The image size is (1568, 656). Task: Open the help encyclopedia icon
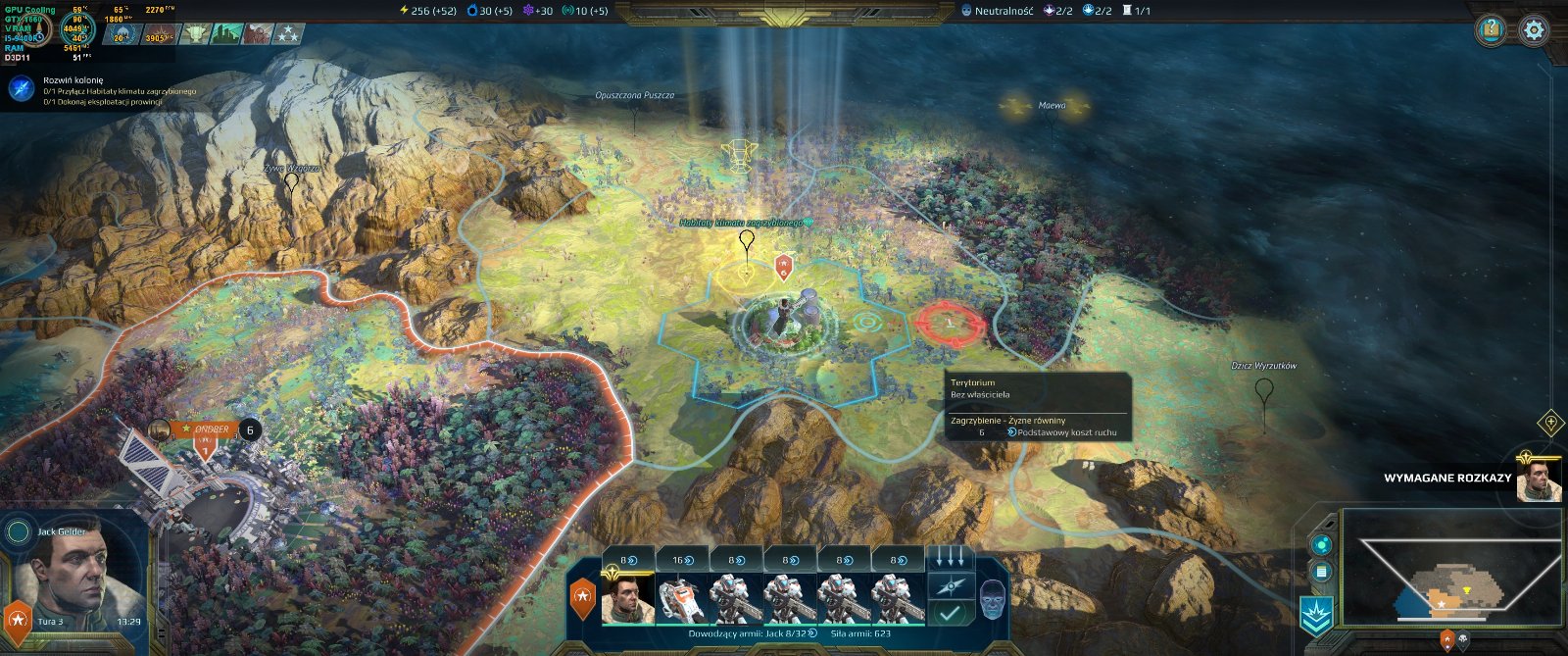pyautogui.click(x=1491, y=30)
